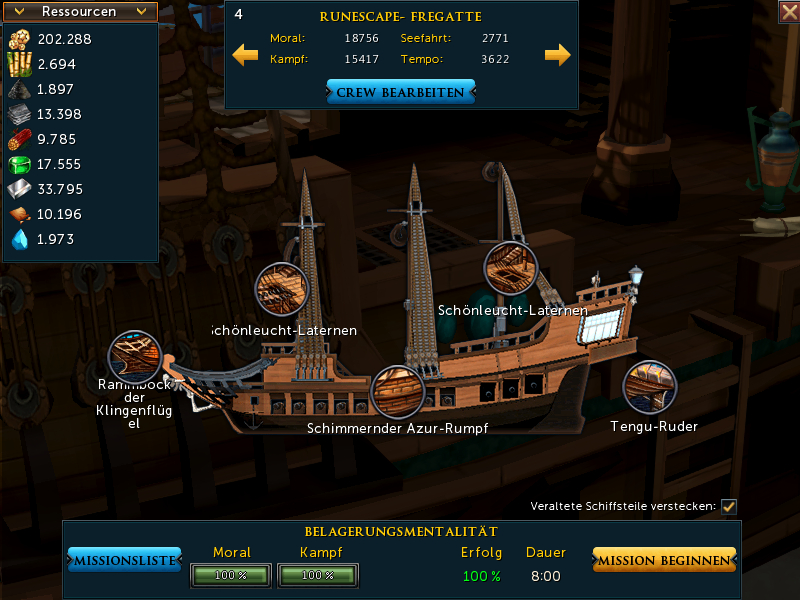Start mission with Mission beginnen
This screenshot has height=600, width=800.
664,561
